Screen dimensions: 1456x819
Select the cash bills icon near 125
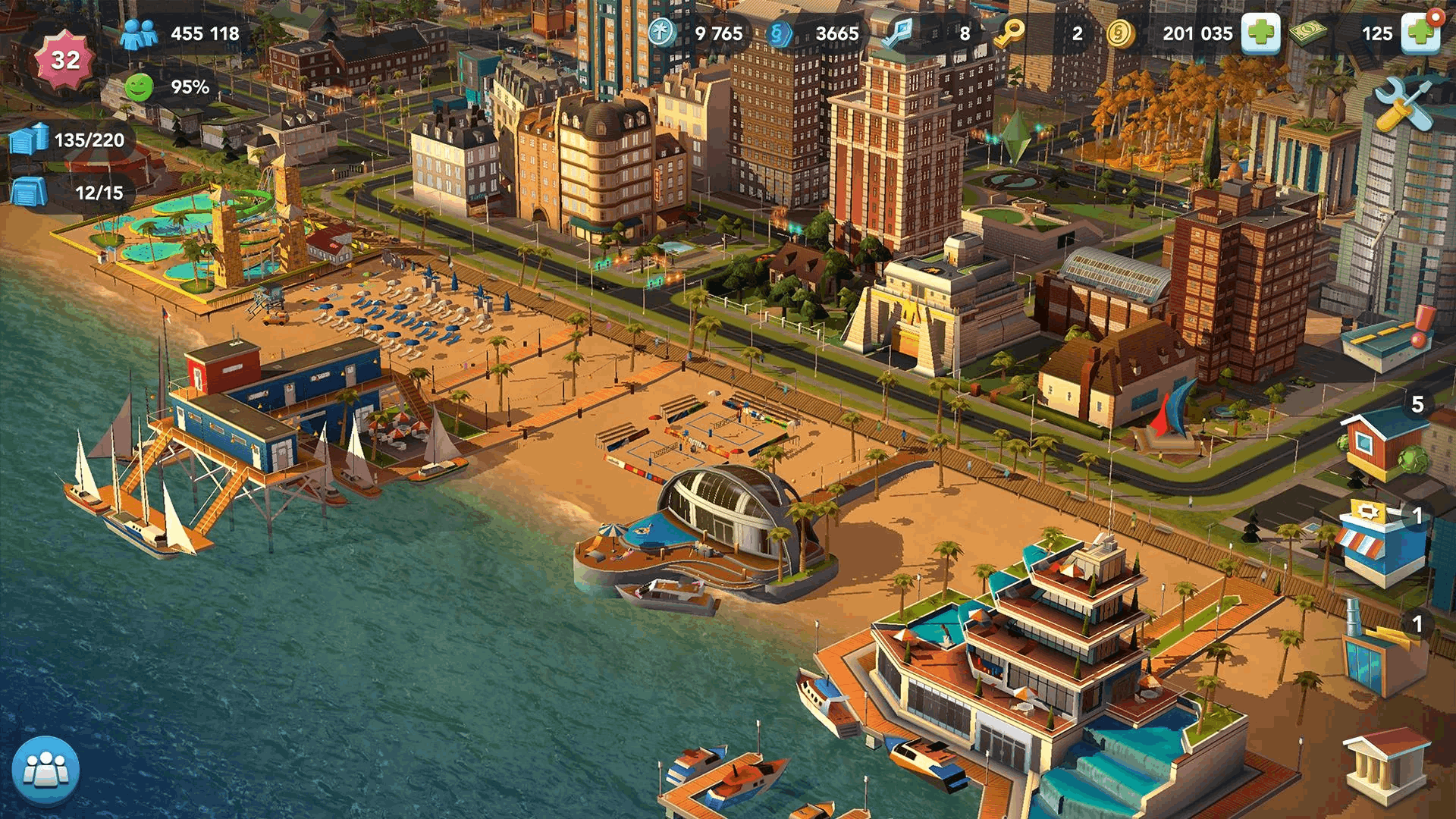click(x=1307, y=33)
